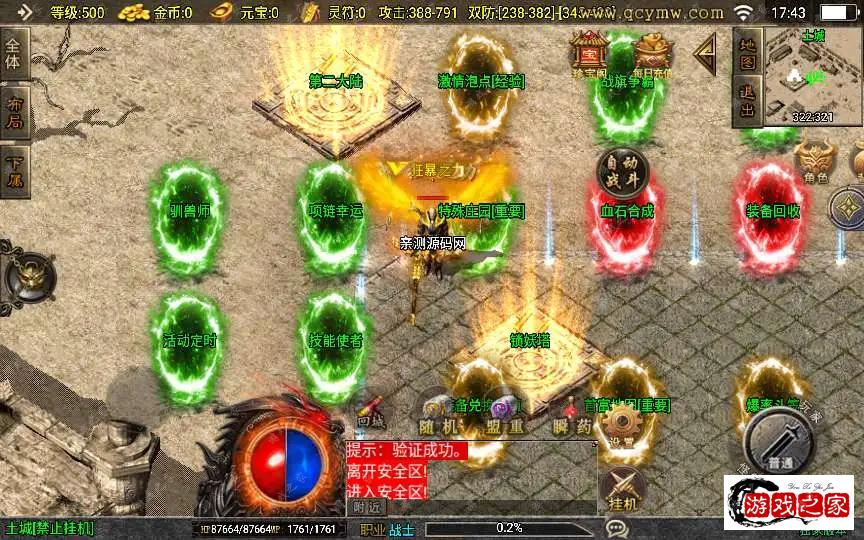
Task: Collapse the top icons with the triangle arrow
Action: click(x=706, y=54)
